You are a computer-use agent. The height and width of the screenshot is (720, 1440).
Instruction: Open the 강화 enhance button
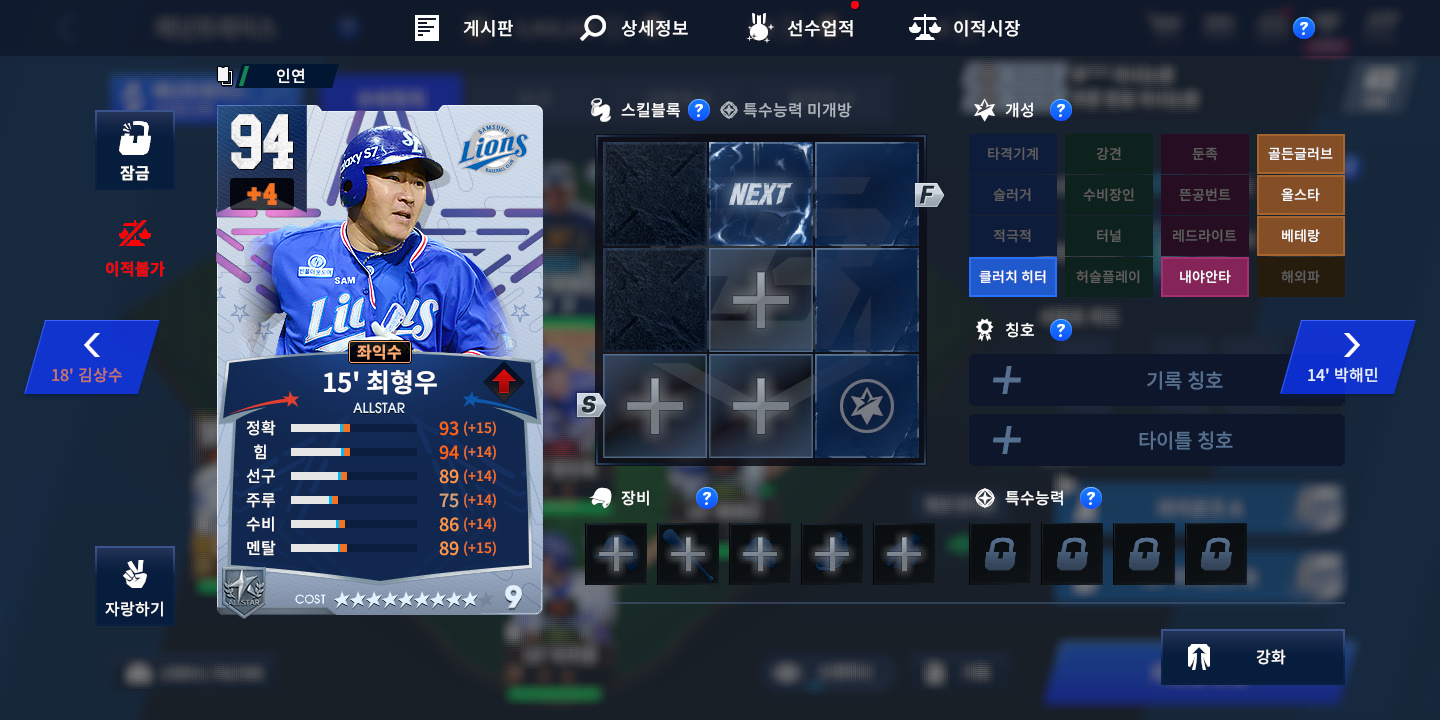[x=1252, y=657]
